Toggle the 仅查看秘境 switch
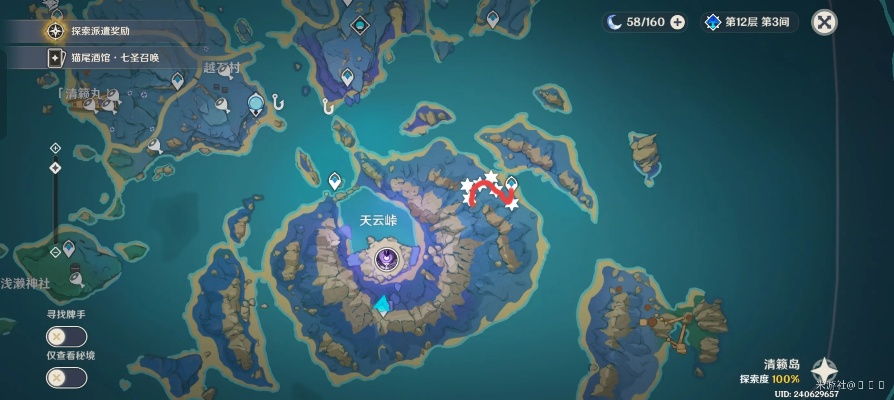Screen dimensions: 894x400 coord(66,378)
